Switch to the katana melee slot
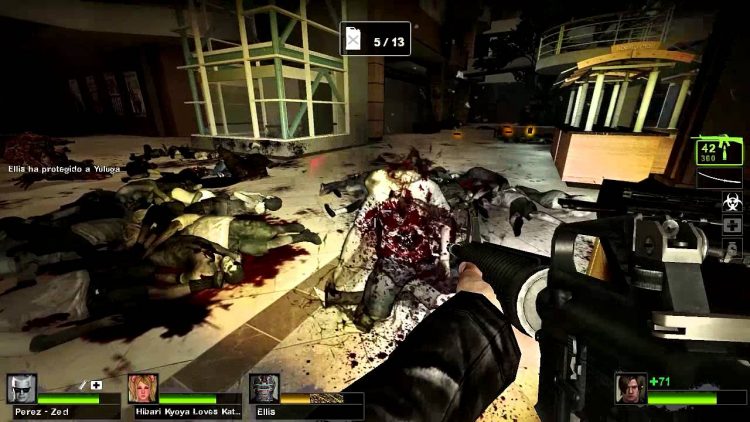 click(x=720, y=178)
